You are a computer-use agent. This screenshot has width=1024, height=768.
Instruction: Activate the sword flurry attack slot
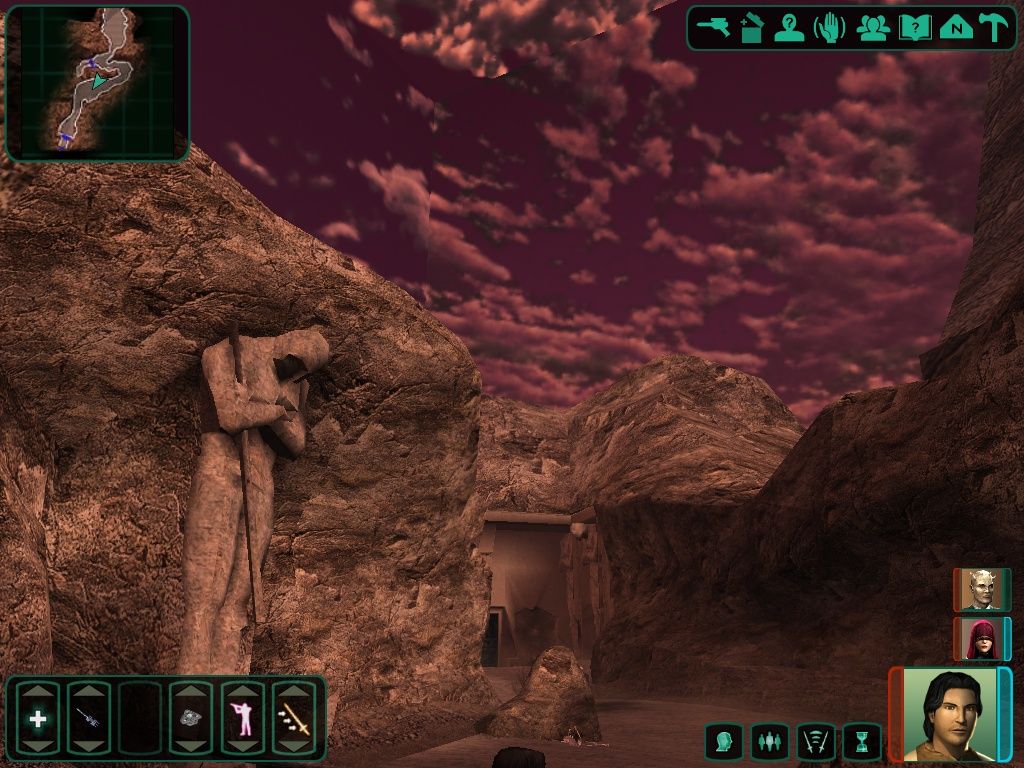[294, 718]
